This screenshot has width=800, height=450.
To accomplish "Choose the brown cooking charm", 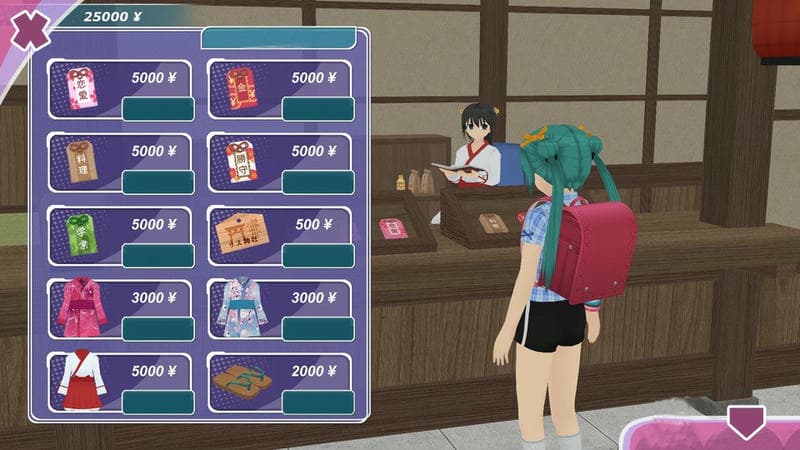I will (x=158, y=182).
